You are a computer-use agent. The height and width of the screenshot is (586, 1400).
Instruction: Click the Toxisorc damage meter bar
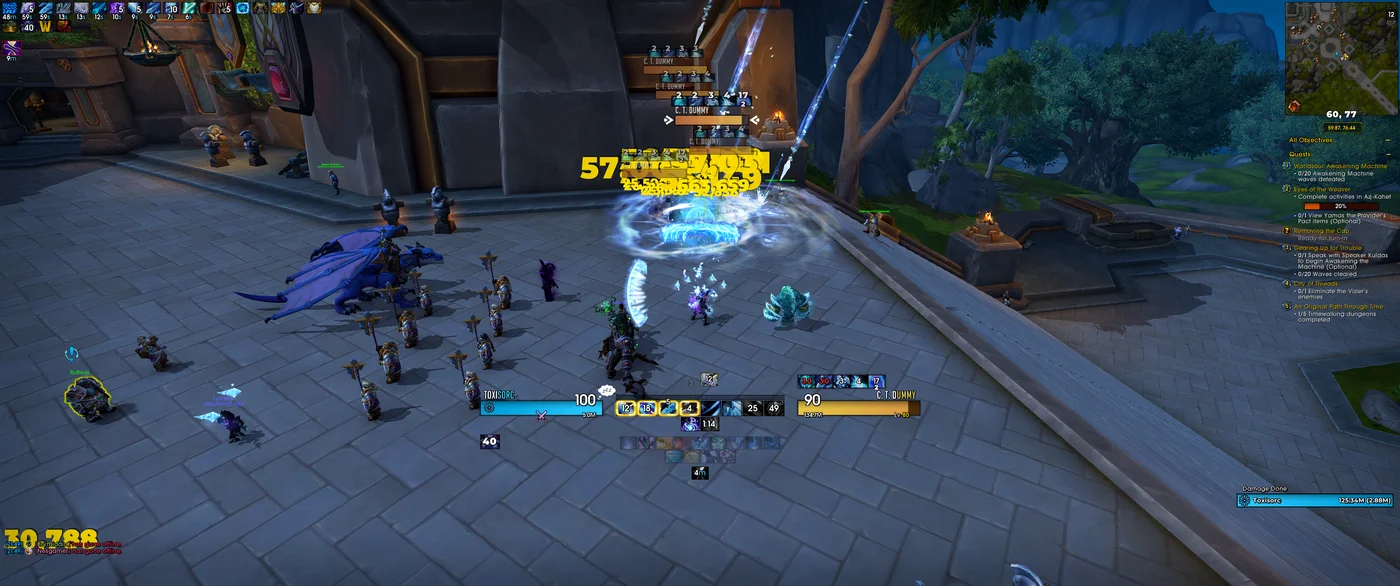point(1314,500)
